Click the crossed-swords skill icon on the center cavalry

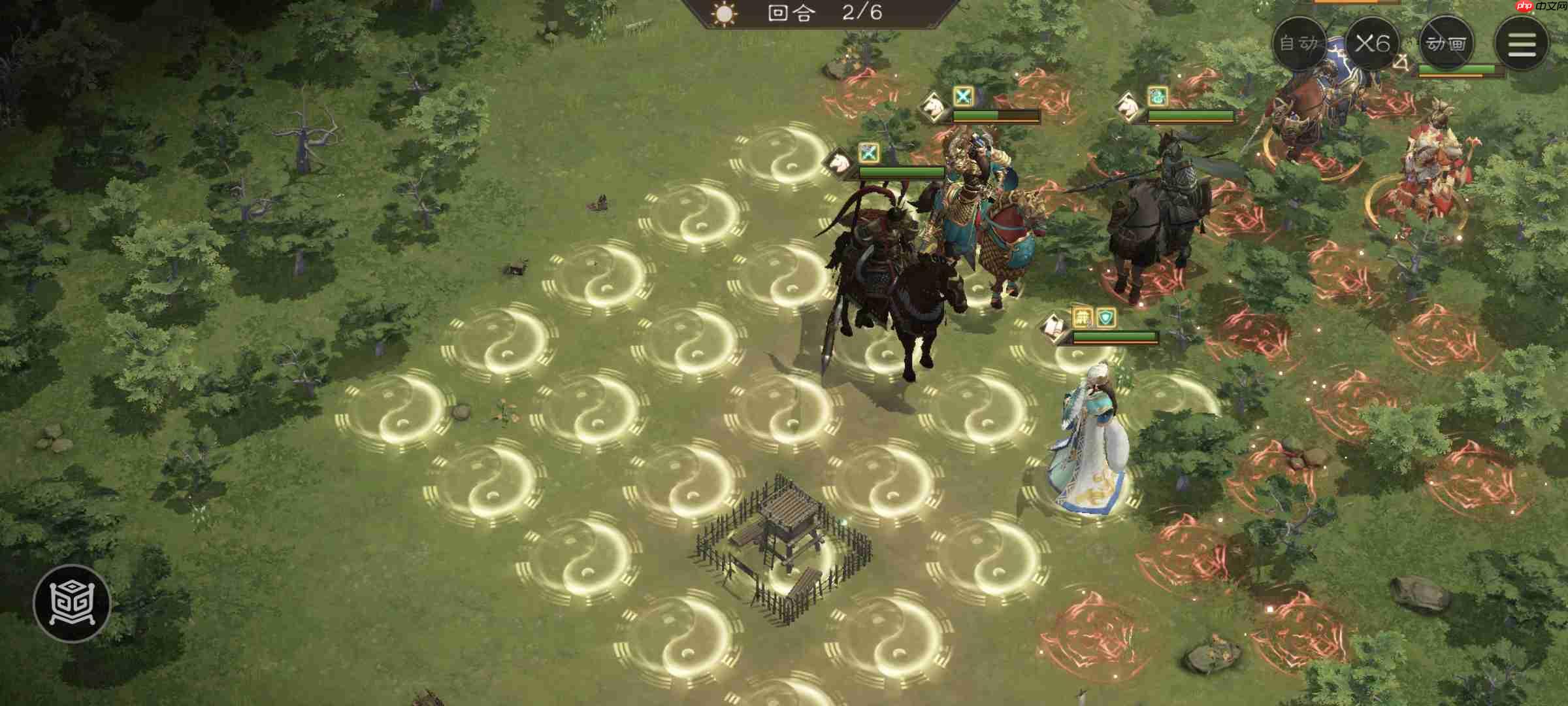962,95
